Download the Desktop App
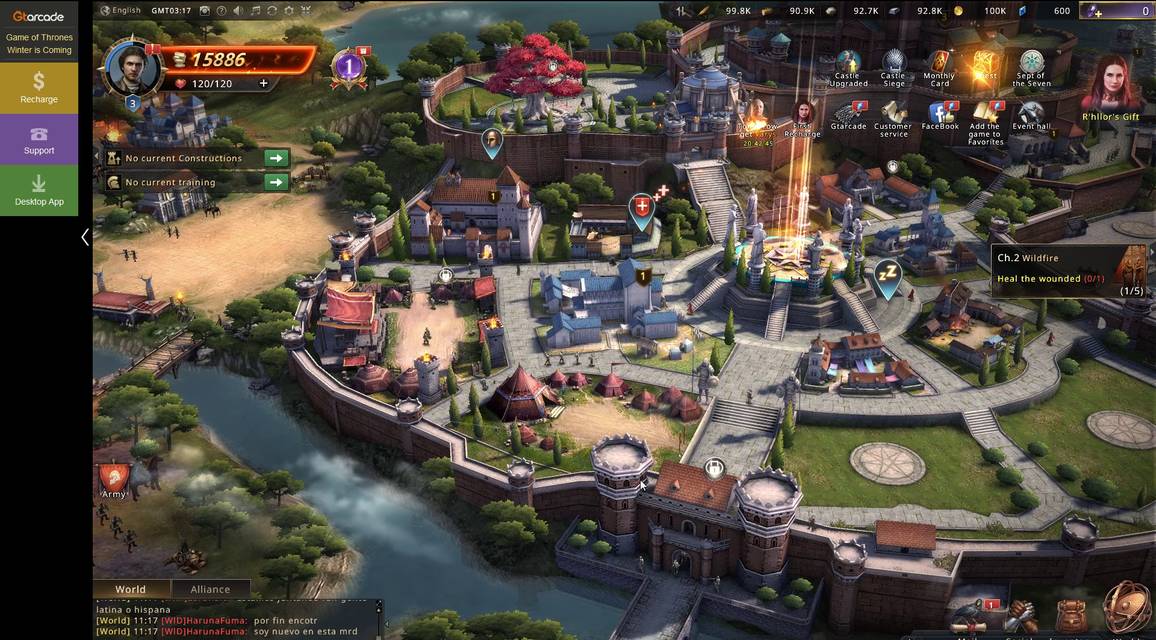This screenshot has width=1156, height=640. (x=38, y=190)
